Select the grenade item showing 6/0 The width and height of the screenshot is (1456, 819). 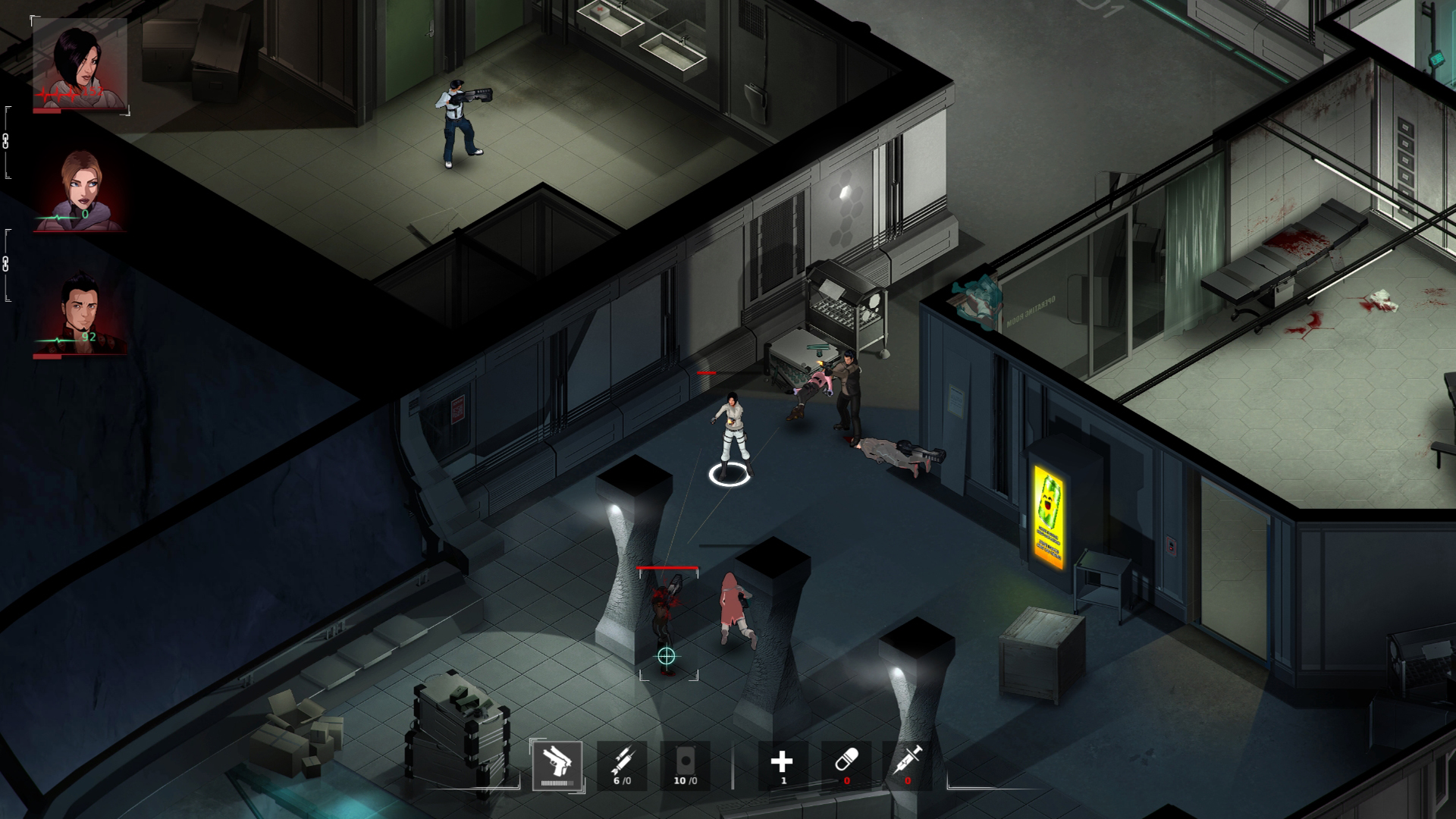622,762
